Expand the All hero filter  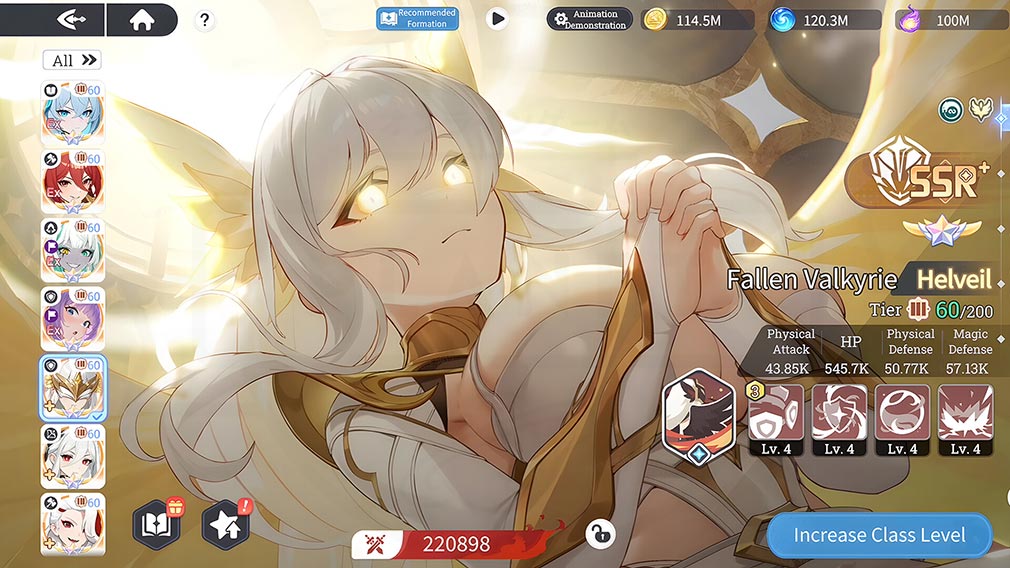(x=73, y=60)
